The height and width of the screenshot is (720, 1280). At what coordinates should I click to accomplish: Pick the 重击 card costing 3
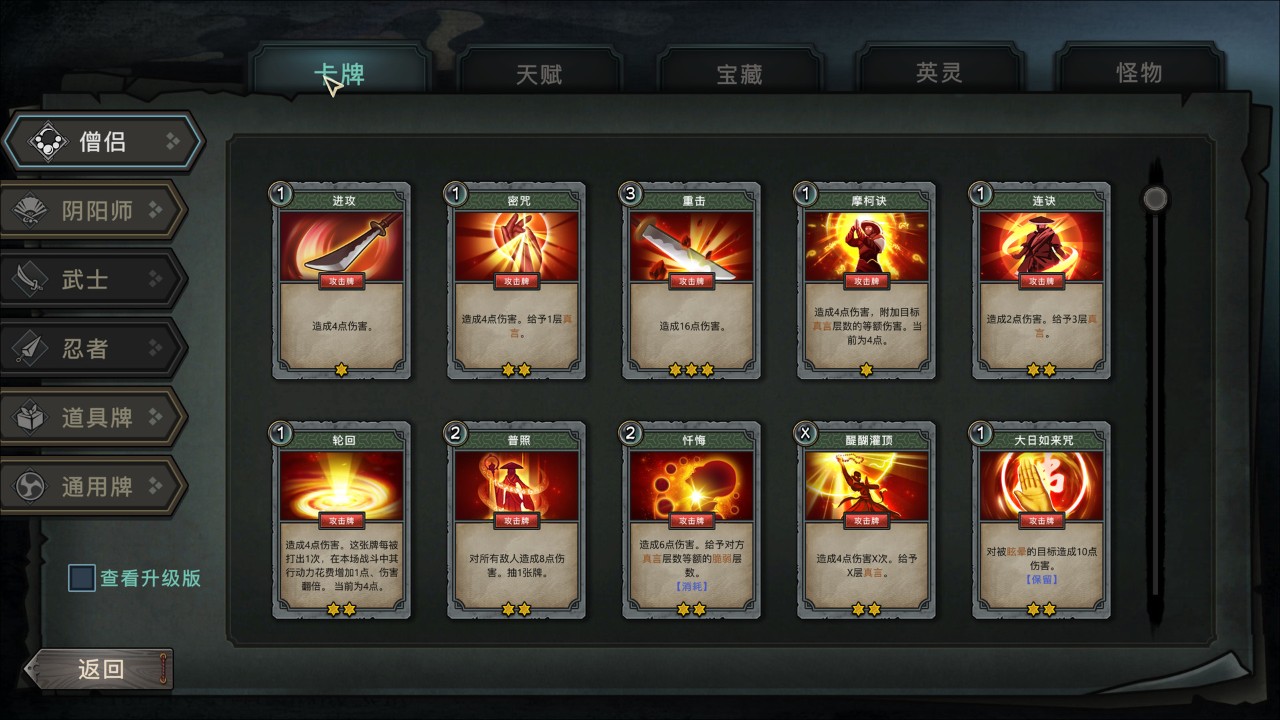pos(691,281)
